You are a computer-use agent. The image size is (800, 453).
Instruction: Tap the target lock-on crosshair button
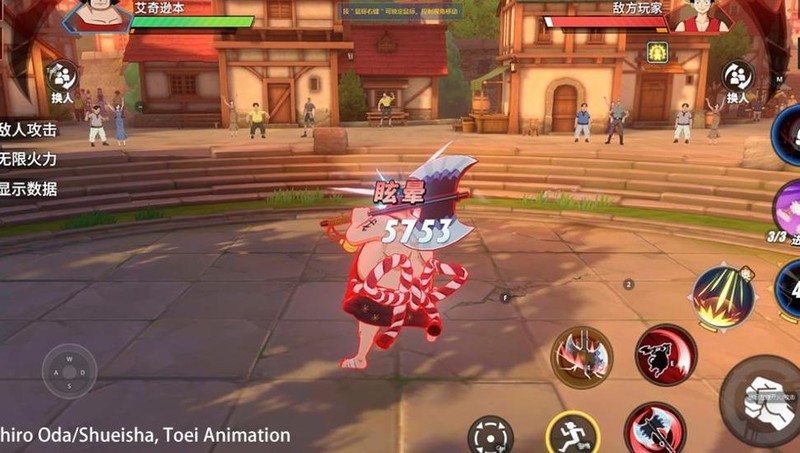[491, 438]
